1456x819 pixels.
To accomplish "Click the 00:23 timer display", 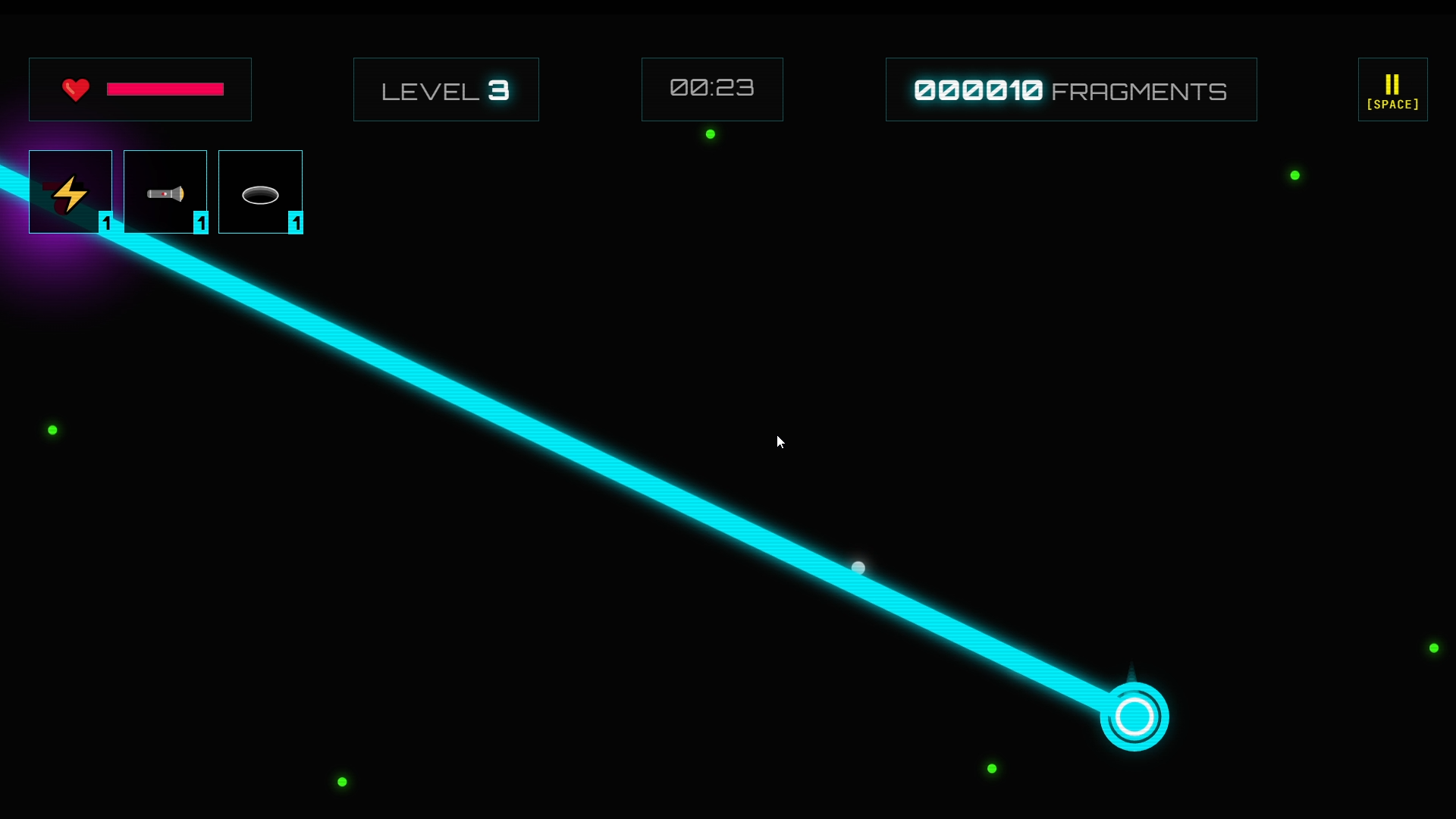I will [x=711, y=89].
